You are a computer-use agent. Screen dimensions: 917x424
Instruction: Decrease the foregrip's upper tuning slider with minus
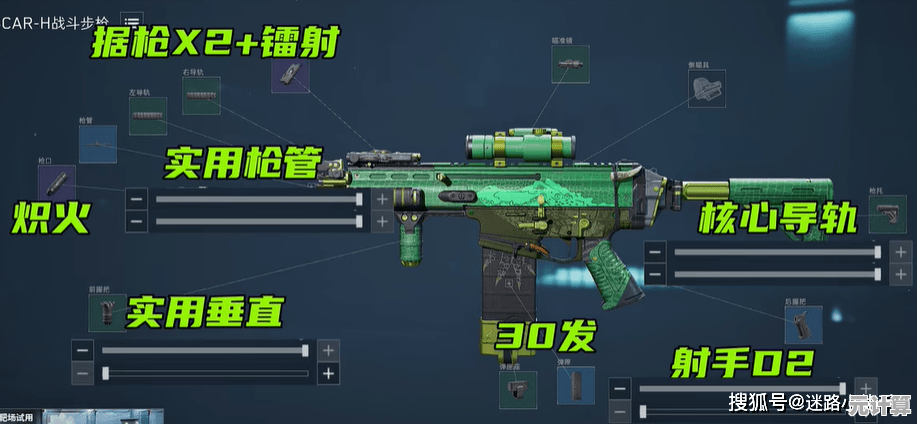pyautogui.click(x=83, y=351)
